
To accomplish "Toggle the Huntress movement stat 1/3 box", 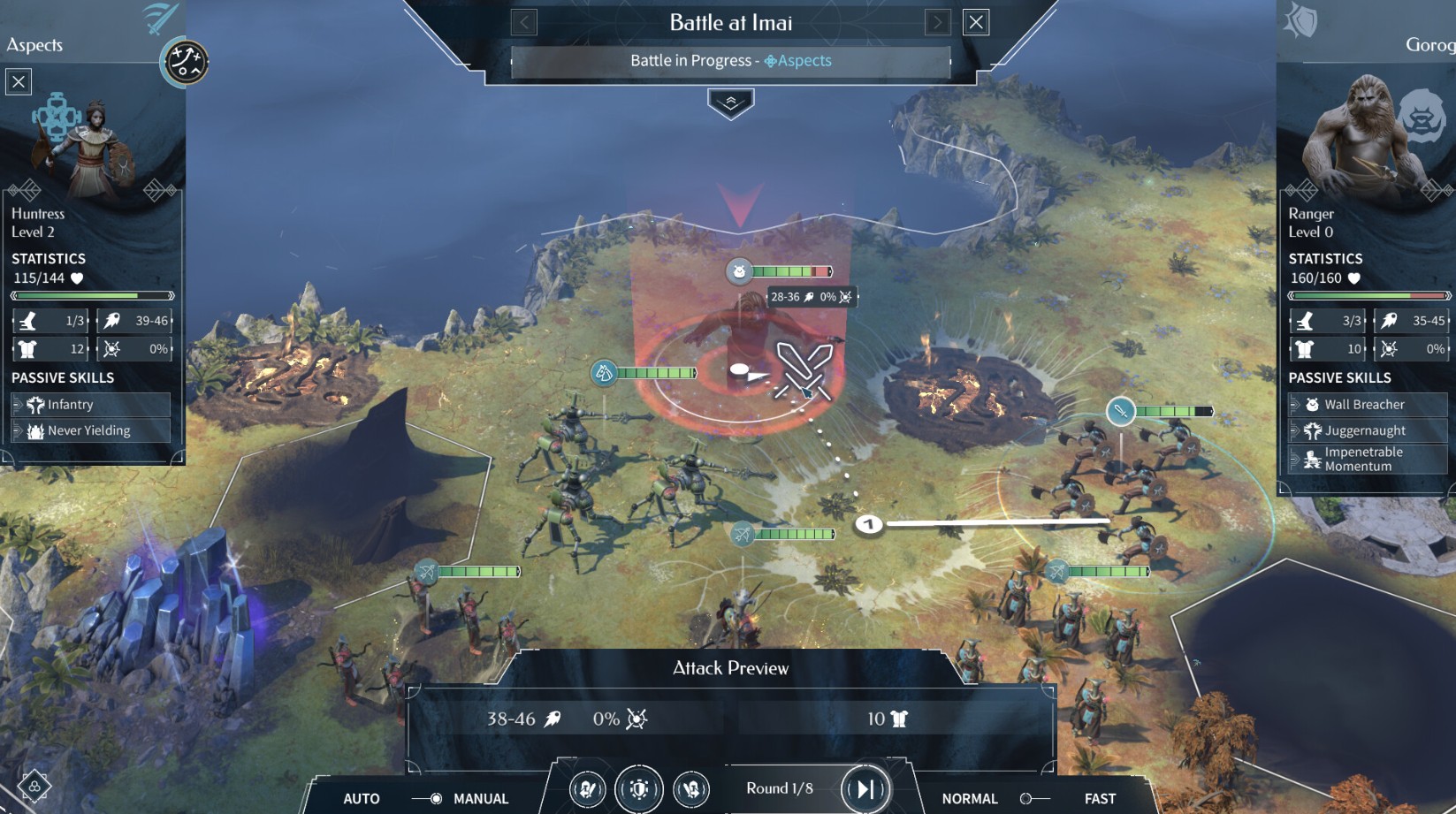I will tap(49, 321).
